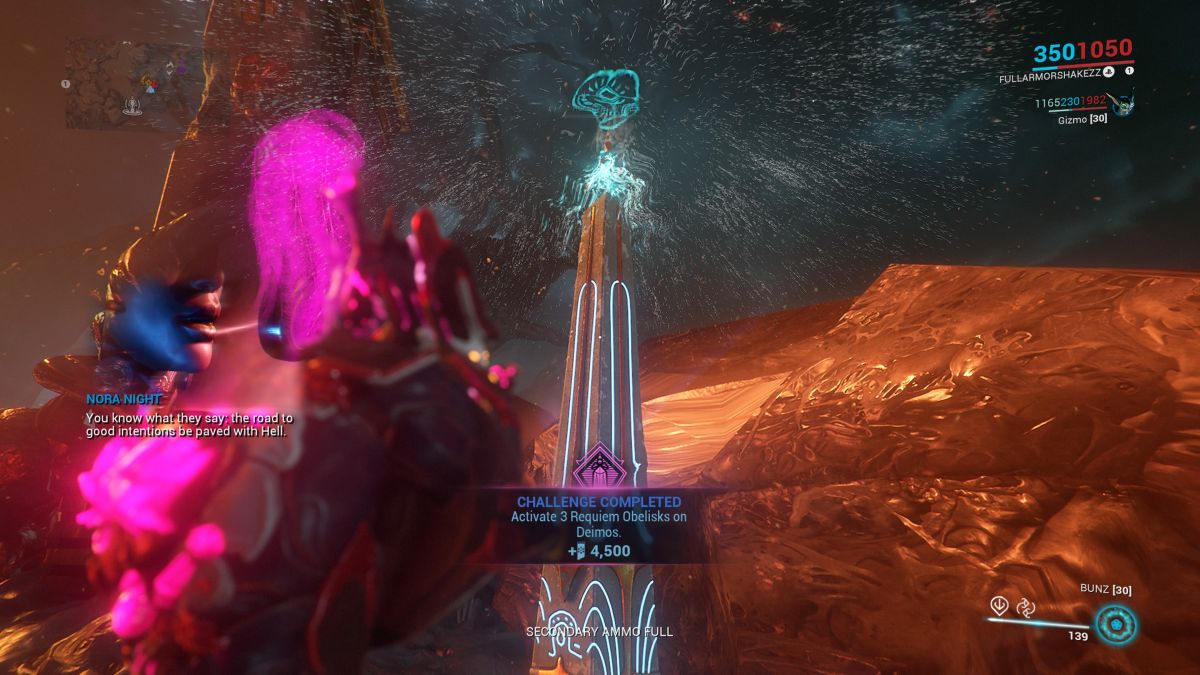Open the Challenge Completed notification
The height and width of the screenshot is (675, 1200).
pyautogui.click(x=598, y=525)
